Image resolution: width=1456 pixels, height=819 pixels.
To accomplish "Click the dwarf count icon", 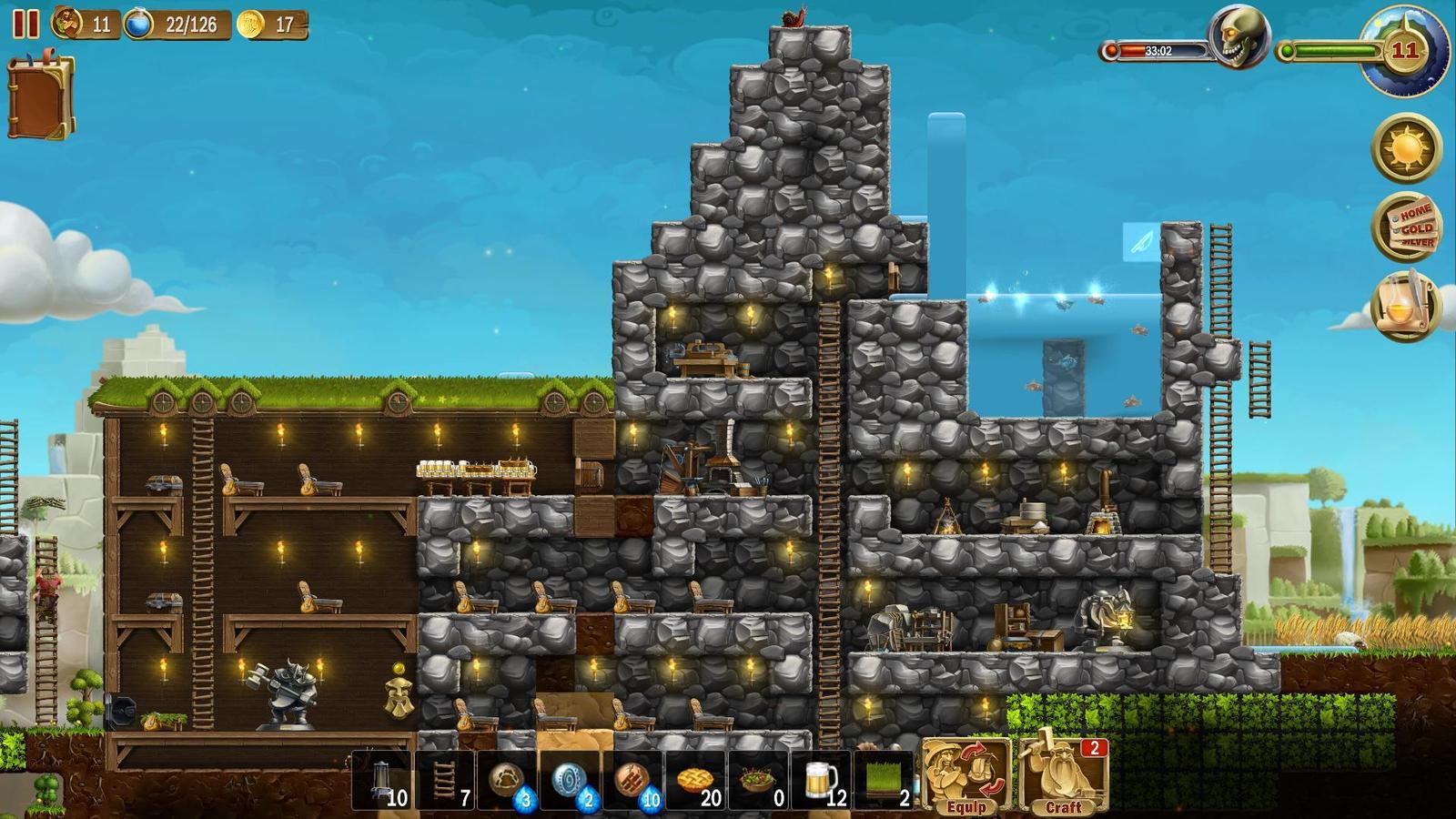I will (67, 24).
